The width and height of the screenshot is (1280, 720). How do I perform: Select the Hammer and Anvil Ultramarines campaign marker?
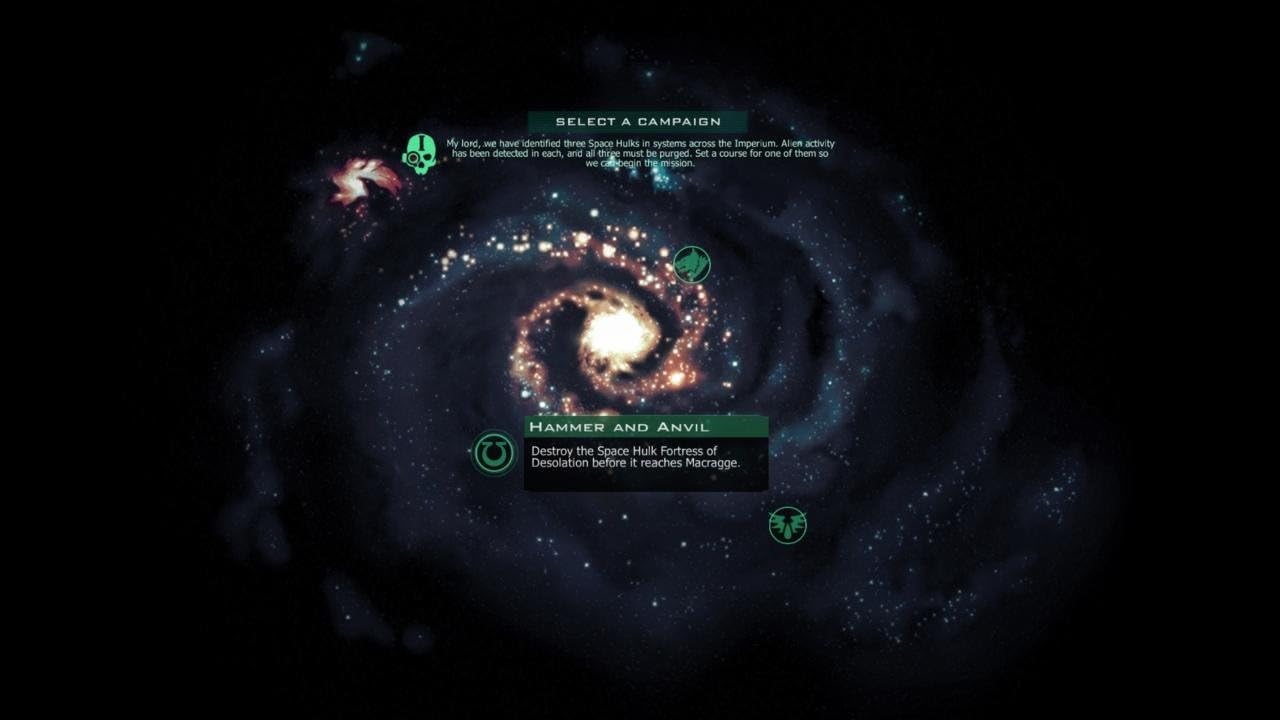pos(493,454)
